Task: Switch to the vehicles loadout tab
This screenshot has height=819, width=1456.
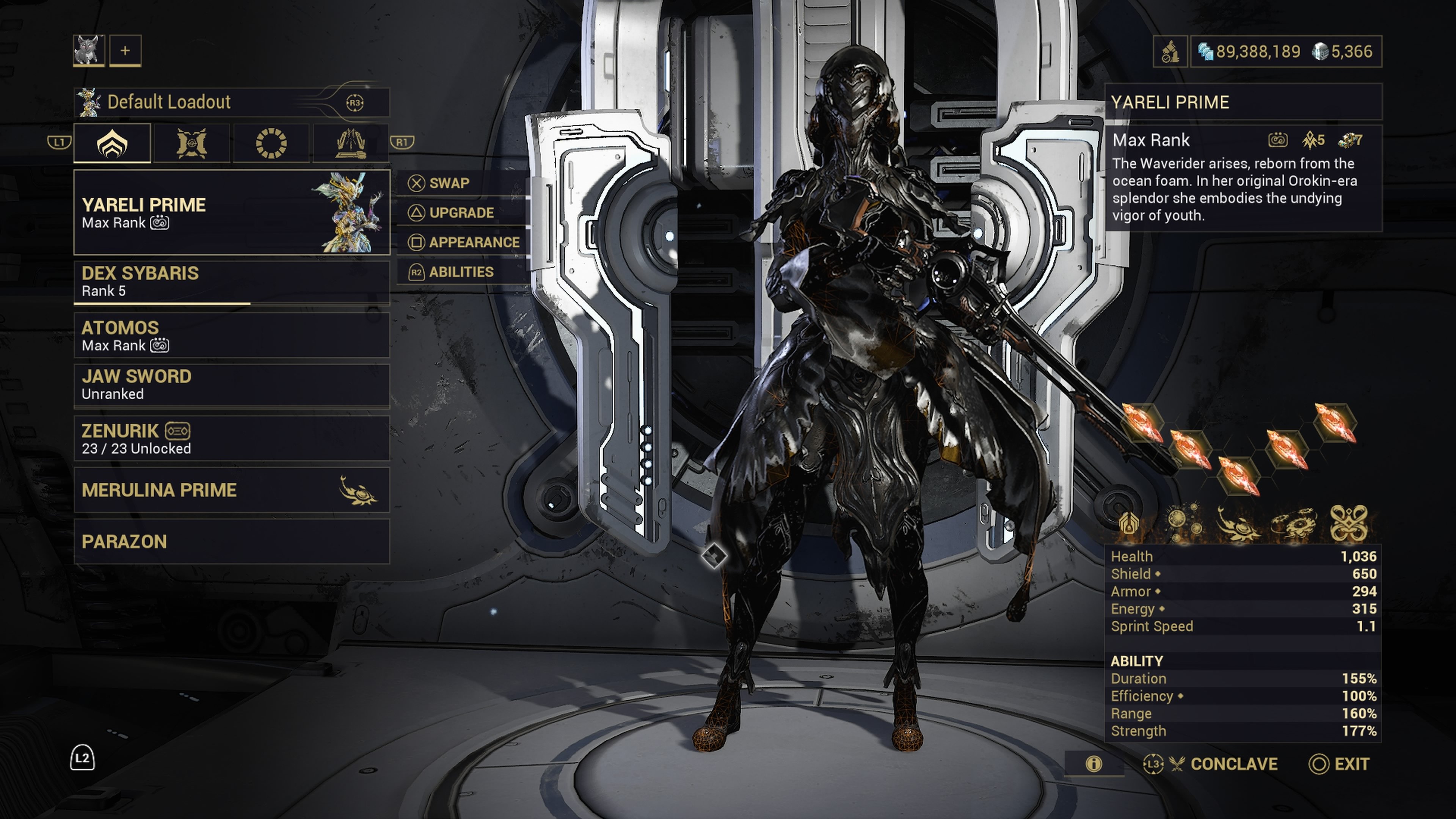Action: click(350, 143)
